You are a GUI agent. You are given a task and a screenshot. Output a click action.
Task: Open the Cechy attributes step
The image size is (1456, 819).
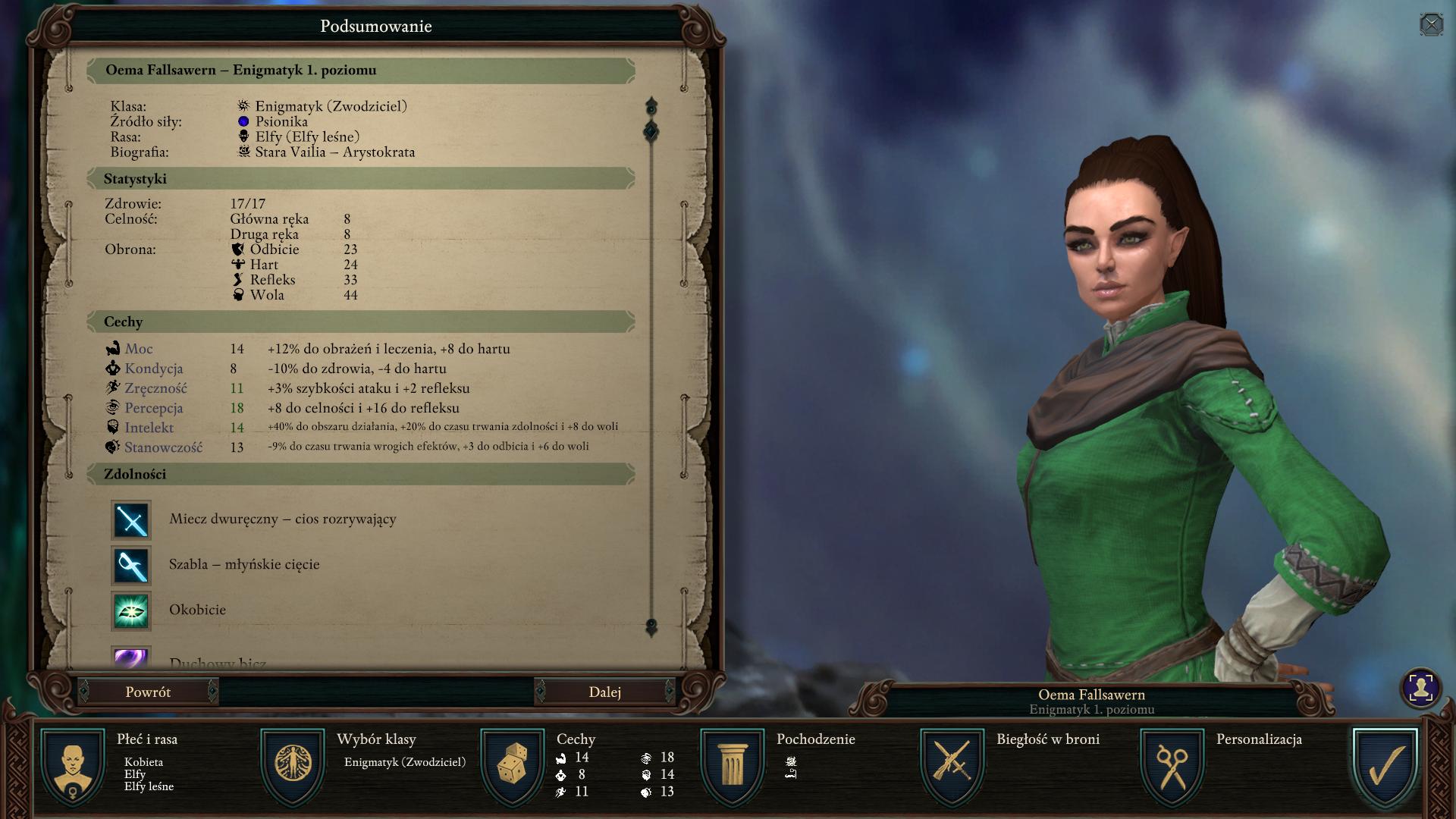point(513,764)
